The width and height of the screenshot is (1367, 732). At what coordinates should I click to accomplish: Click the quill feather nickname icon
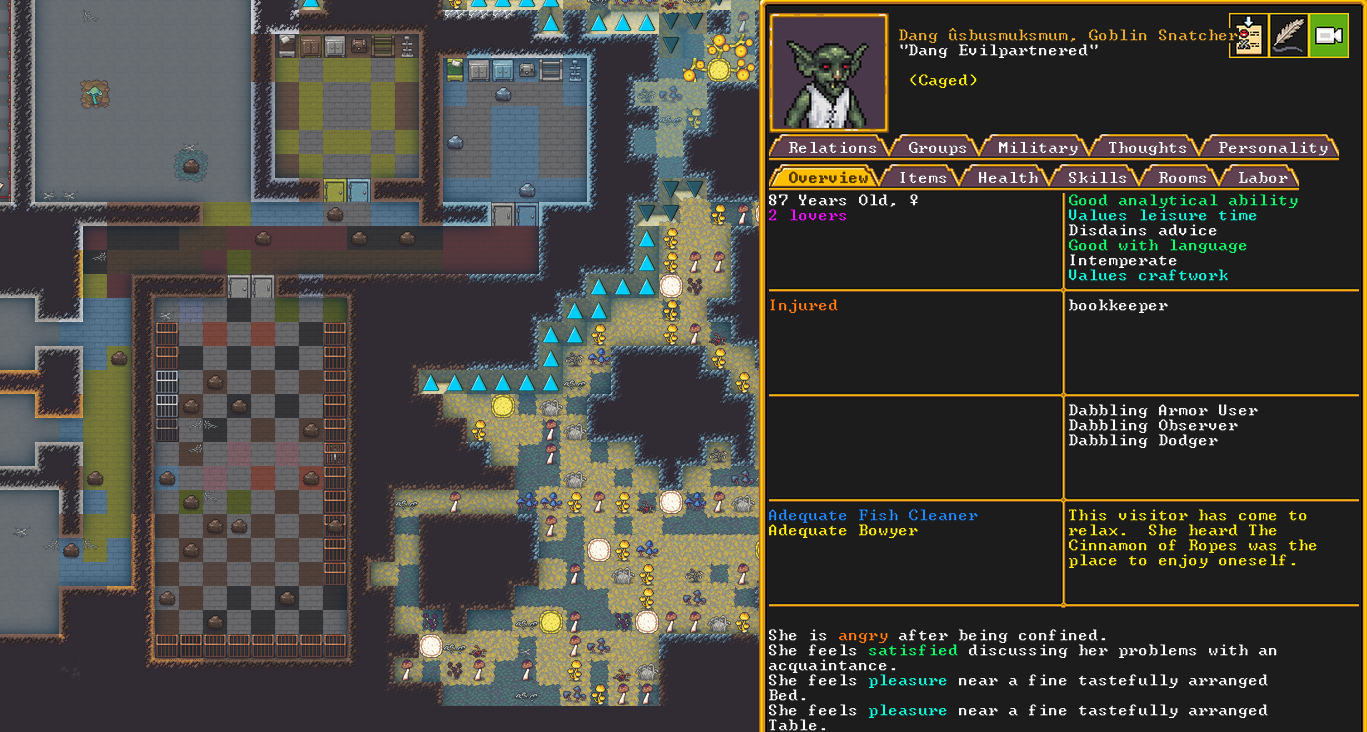[1288, 36]
